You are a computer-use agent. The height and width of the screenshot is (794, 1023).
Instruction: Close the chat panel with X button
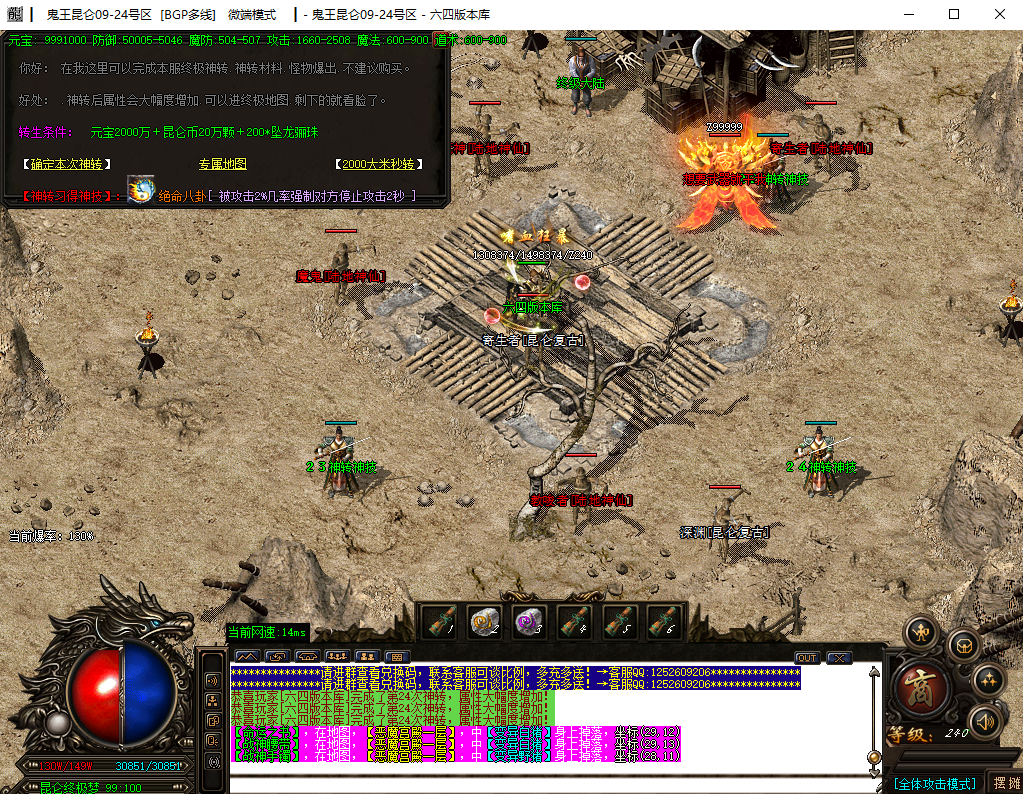click(x=839, y=658)
